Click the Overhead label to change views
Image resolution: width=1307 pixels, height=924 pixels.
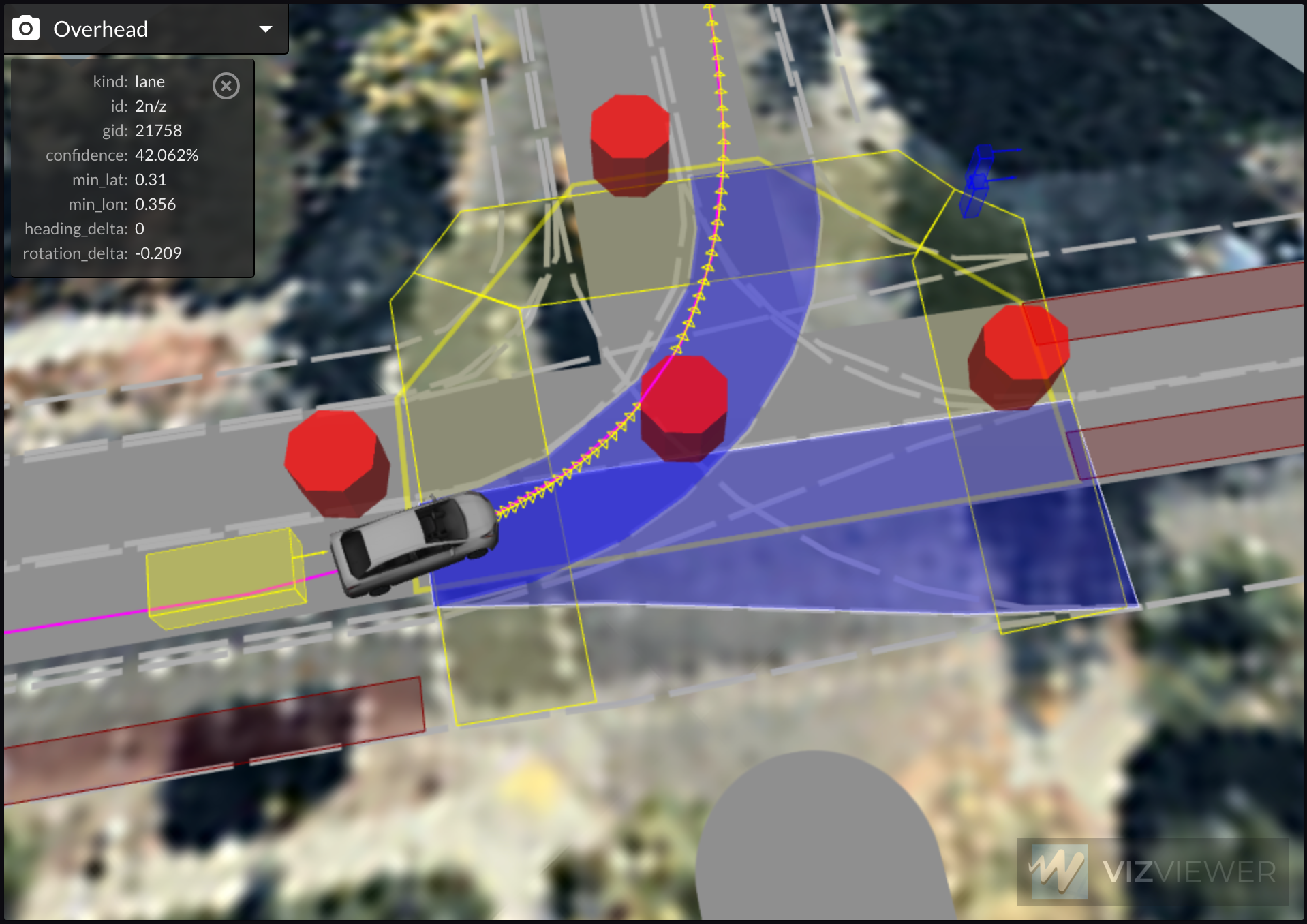(x=100, y=29)
